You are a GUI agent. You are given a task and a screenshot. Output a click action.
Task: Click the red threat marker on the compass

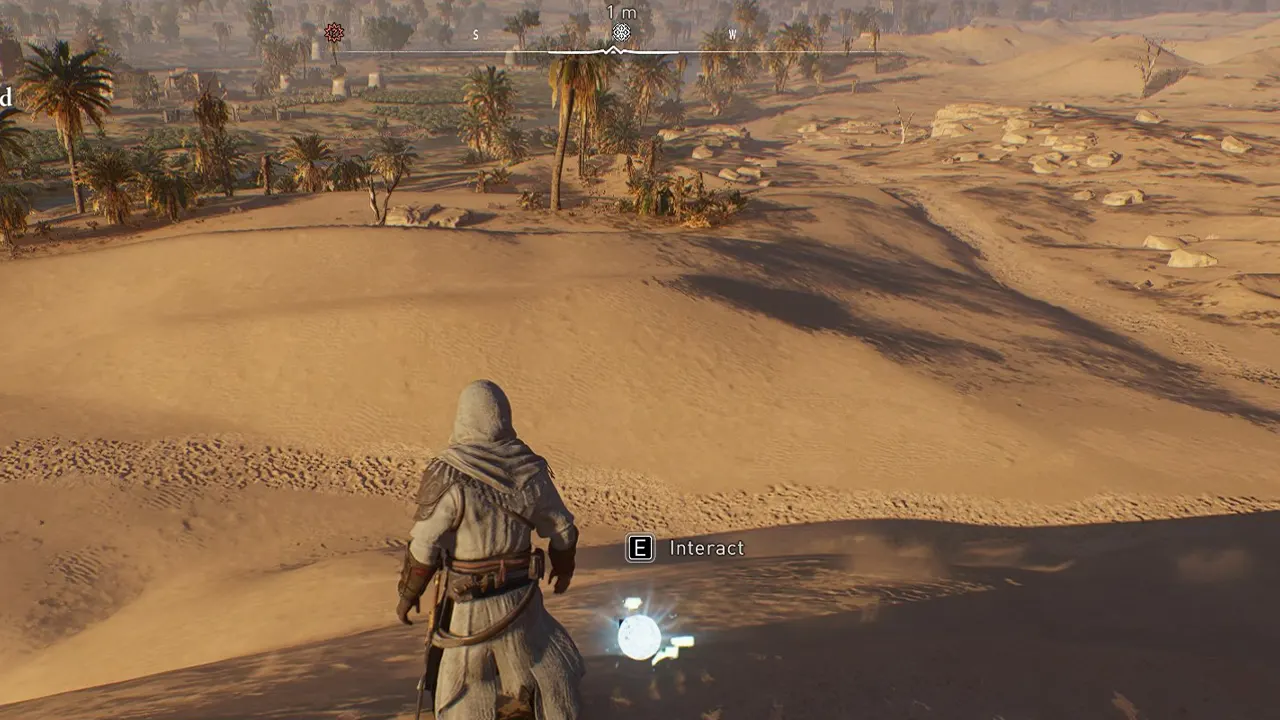(x=333, y=33)
